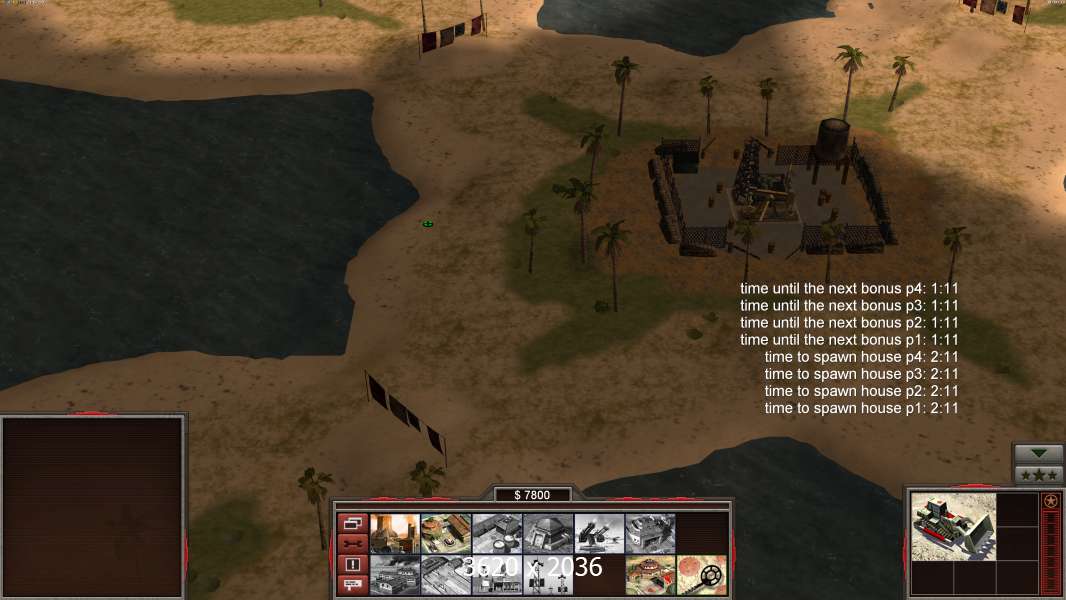
Task: Open the minimap radar panel
Action: pos(94,506)
